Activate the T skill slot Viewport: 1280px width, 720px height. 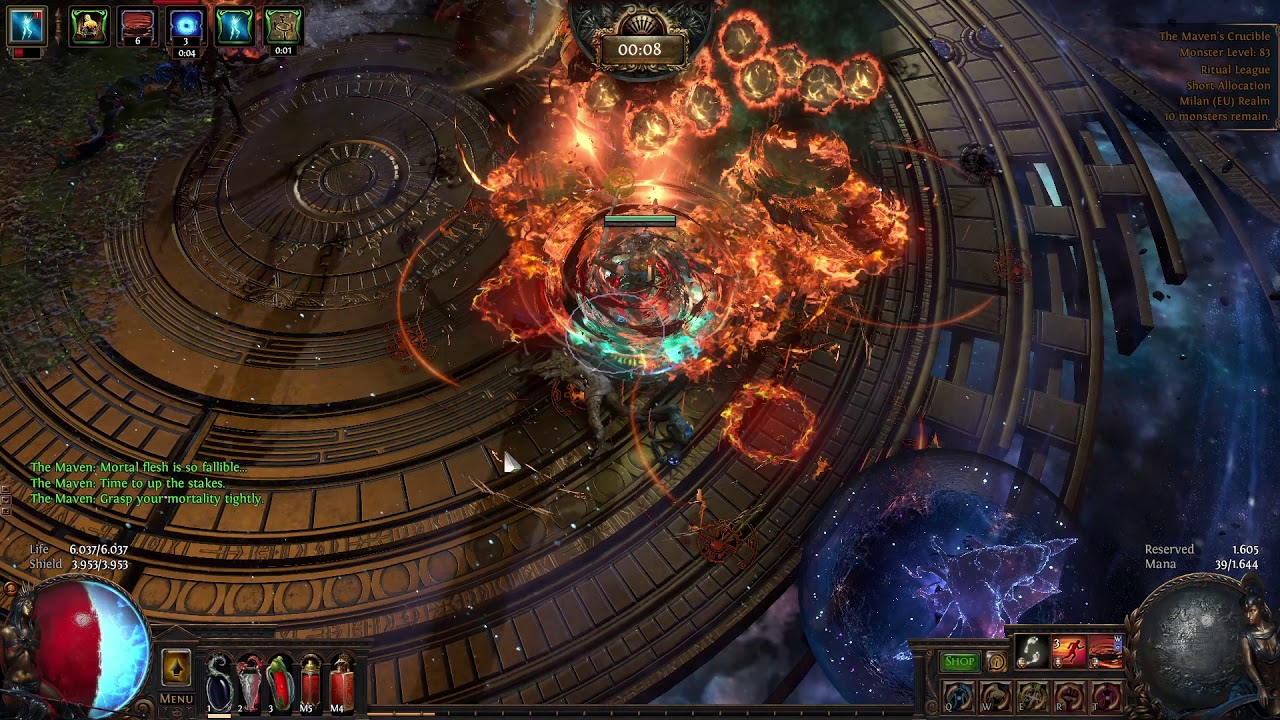pos(1106,696)
